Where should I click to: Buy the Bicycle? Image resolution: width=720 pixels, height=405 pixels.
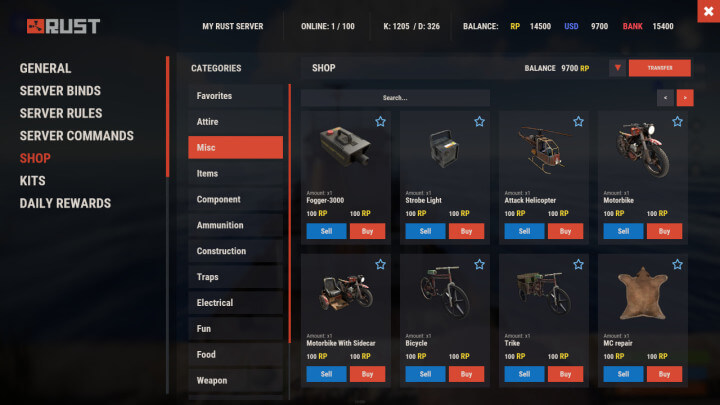click(x=466, y=374)
